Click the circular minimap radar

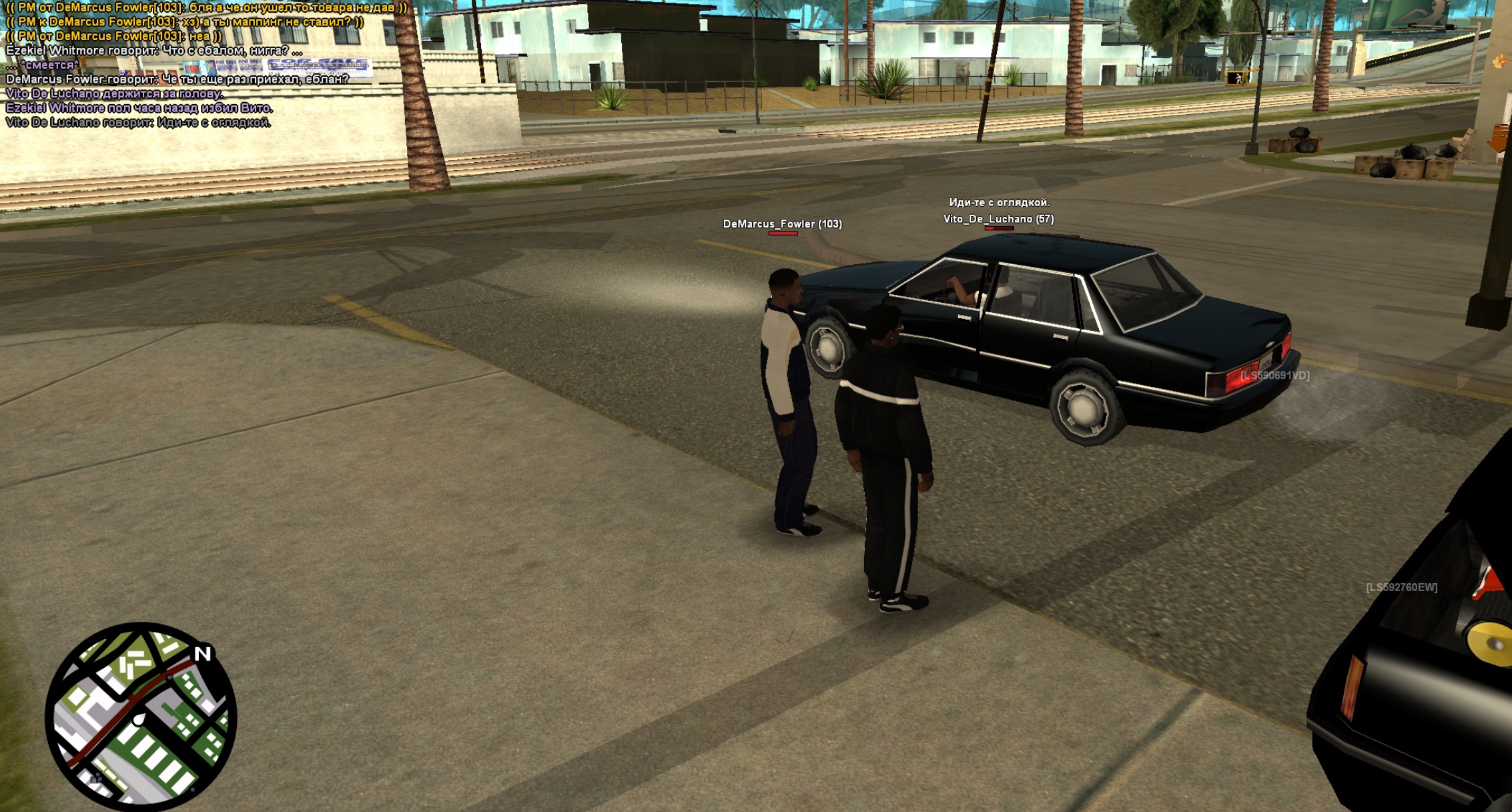click(x=141, y=717)
